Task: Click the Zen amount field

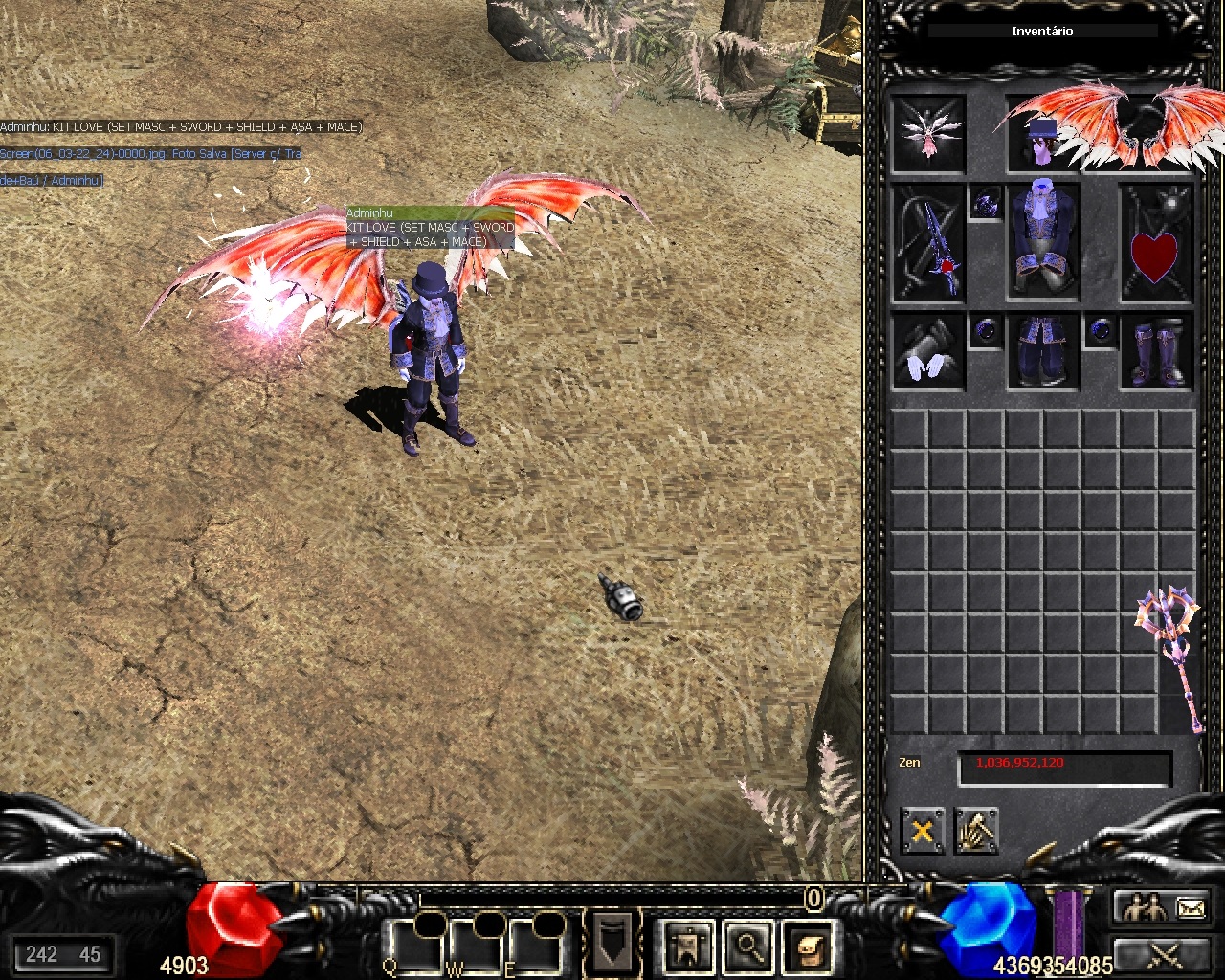Action: tap(1064, 767)
